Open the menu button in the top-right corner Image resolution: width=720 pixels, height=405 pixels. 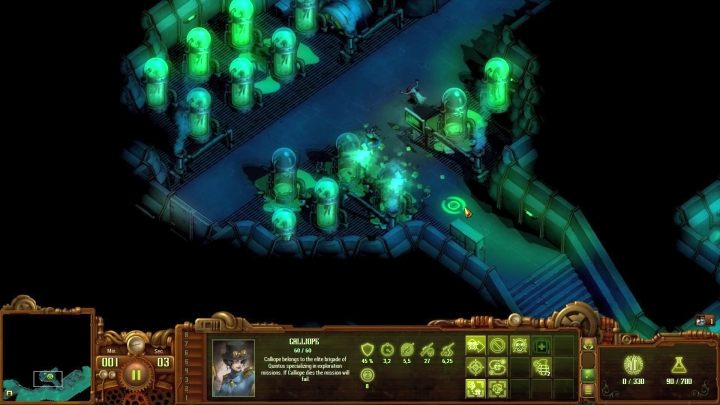coord(703,320)
